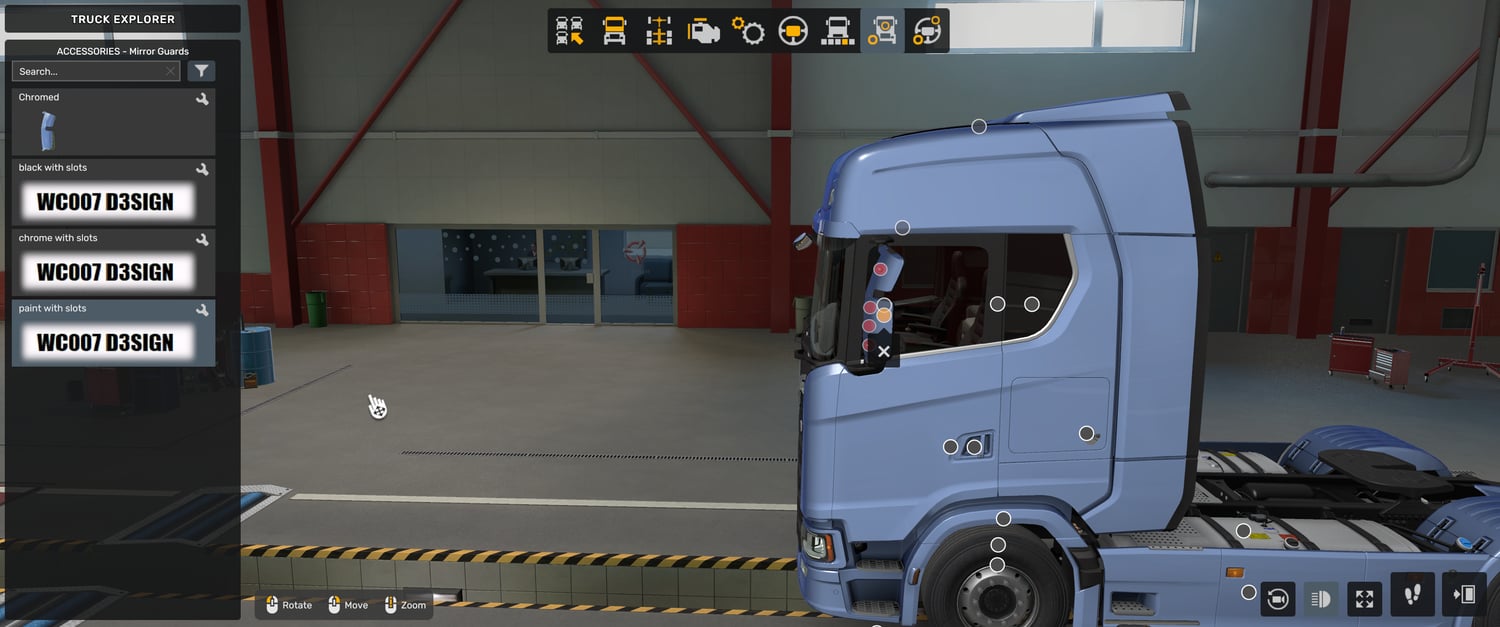
Task: Open the transmission gears category
Action: coord(748,31)
